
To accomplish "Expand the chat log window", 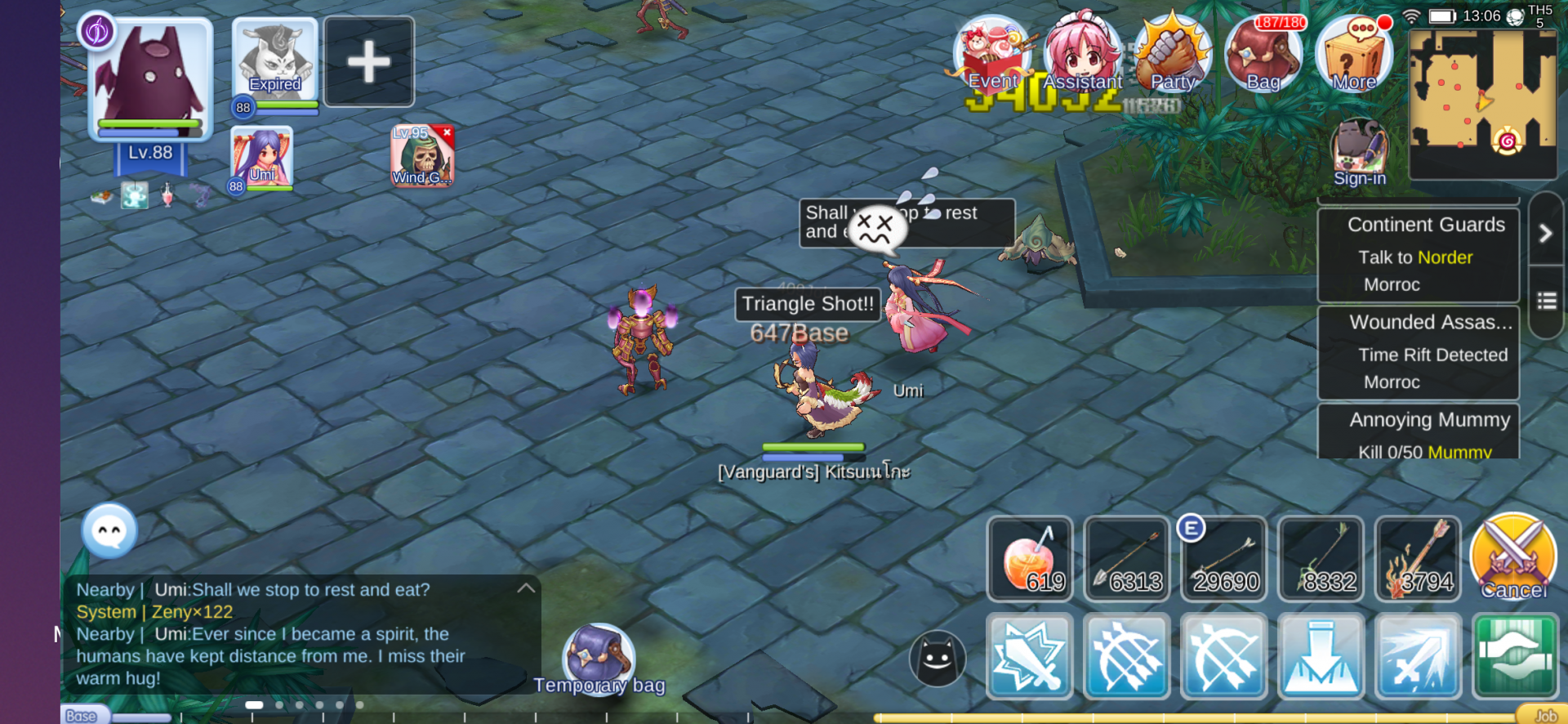I will (526, 588).
